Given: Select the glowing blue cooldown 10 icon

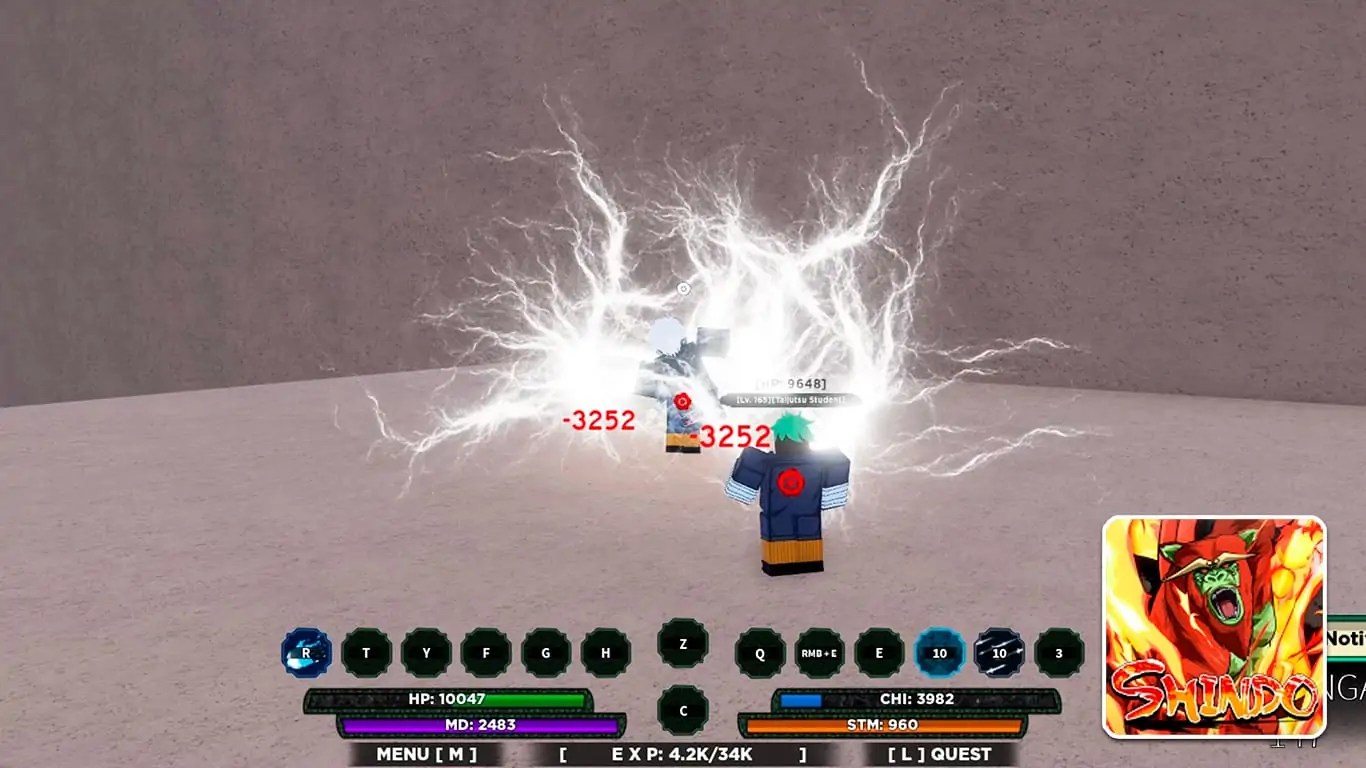Looking at the screenshot, I should pos(937,652).
